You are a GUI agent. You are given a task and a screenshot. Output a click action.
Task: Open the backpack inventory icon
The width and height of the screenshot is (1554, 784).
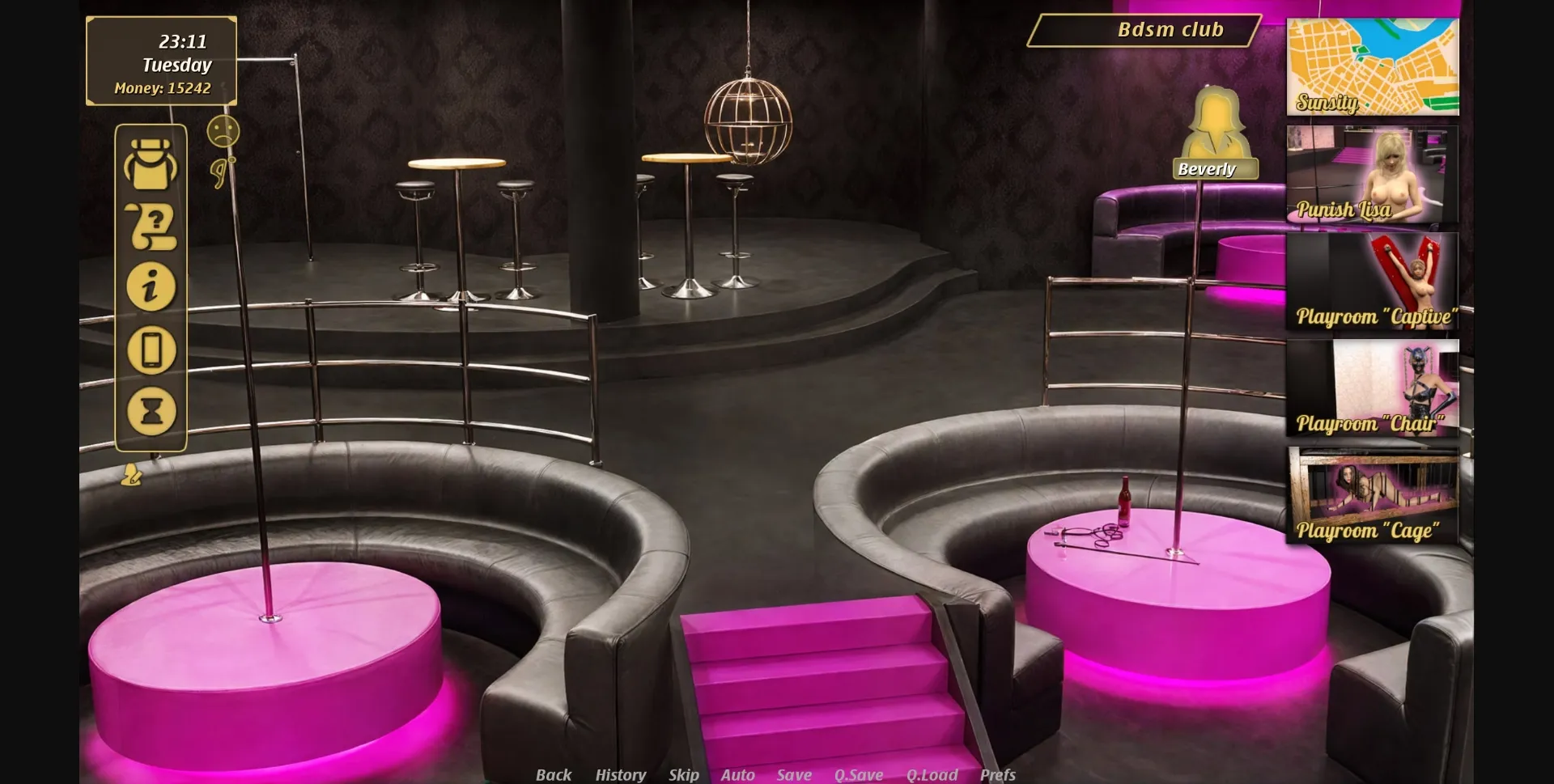pos(151,163)
